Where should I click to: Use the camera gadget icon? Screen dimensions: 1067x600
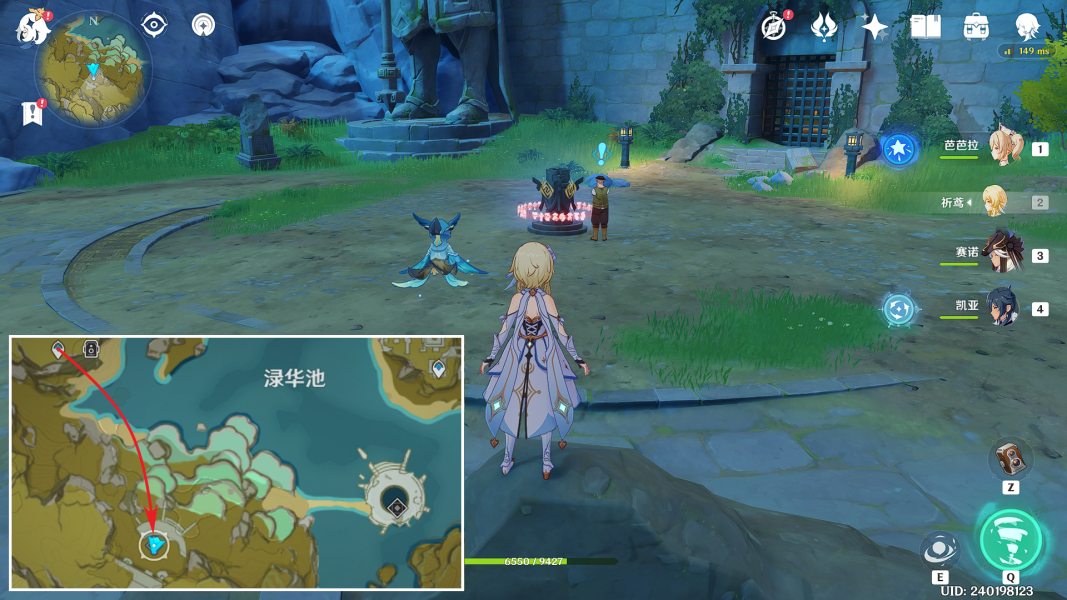tap(1010, 459)
